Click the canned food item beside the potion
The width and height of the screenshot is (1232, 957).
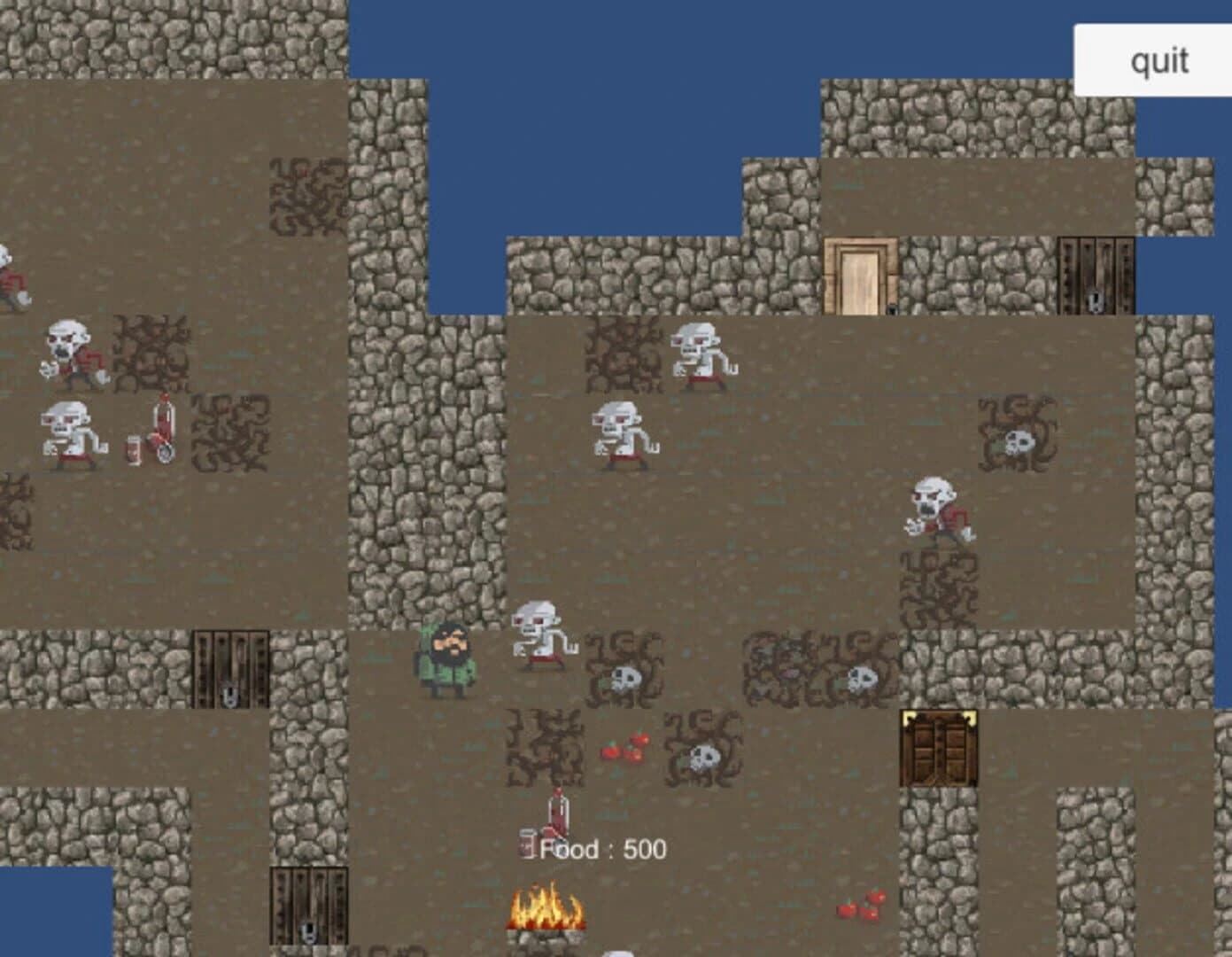tap(529, 844)
